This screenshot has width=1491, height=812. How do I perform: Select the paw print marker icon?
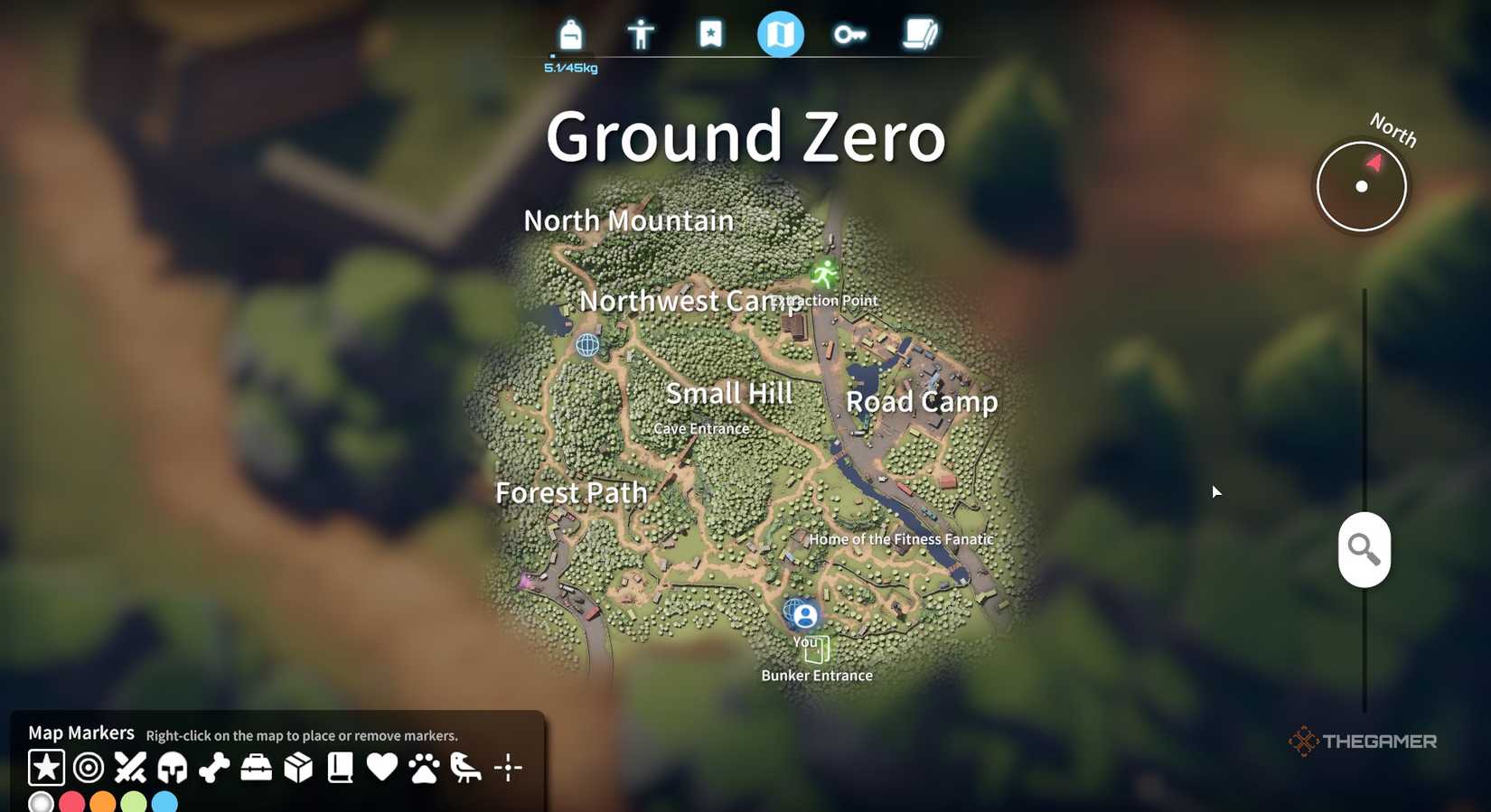click(424, 767)
